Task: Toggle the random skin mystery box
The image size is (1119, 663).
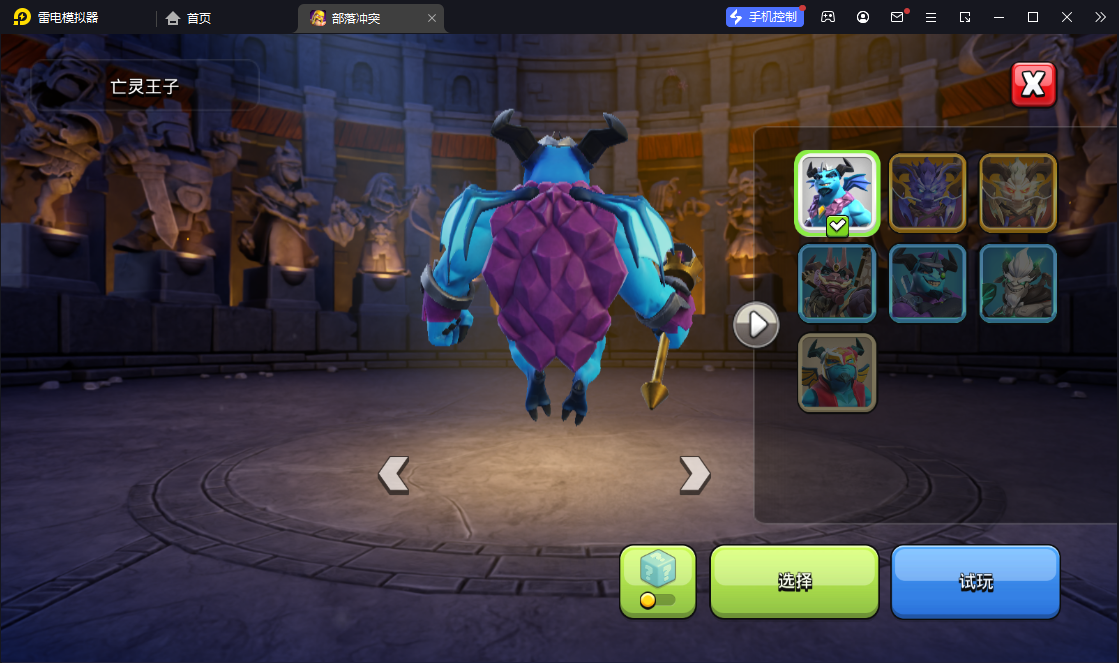Action: coord(657,581)
